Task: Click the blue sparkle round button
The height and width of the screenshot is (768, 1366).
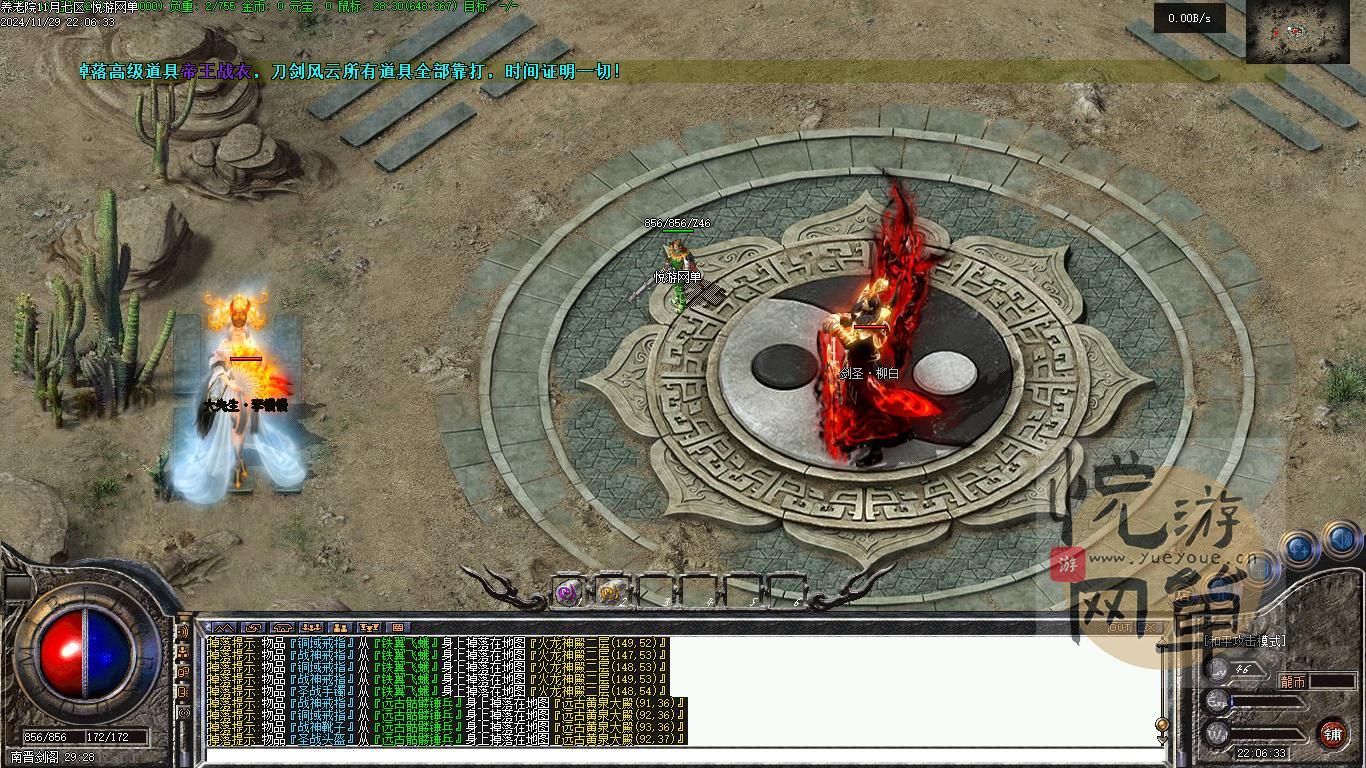Action: point(1298,547)
